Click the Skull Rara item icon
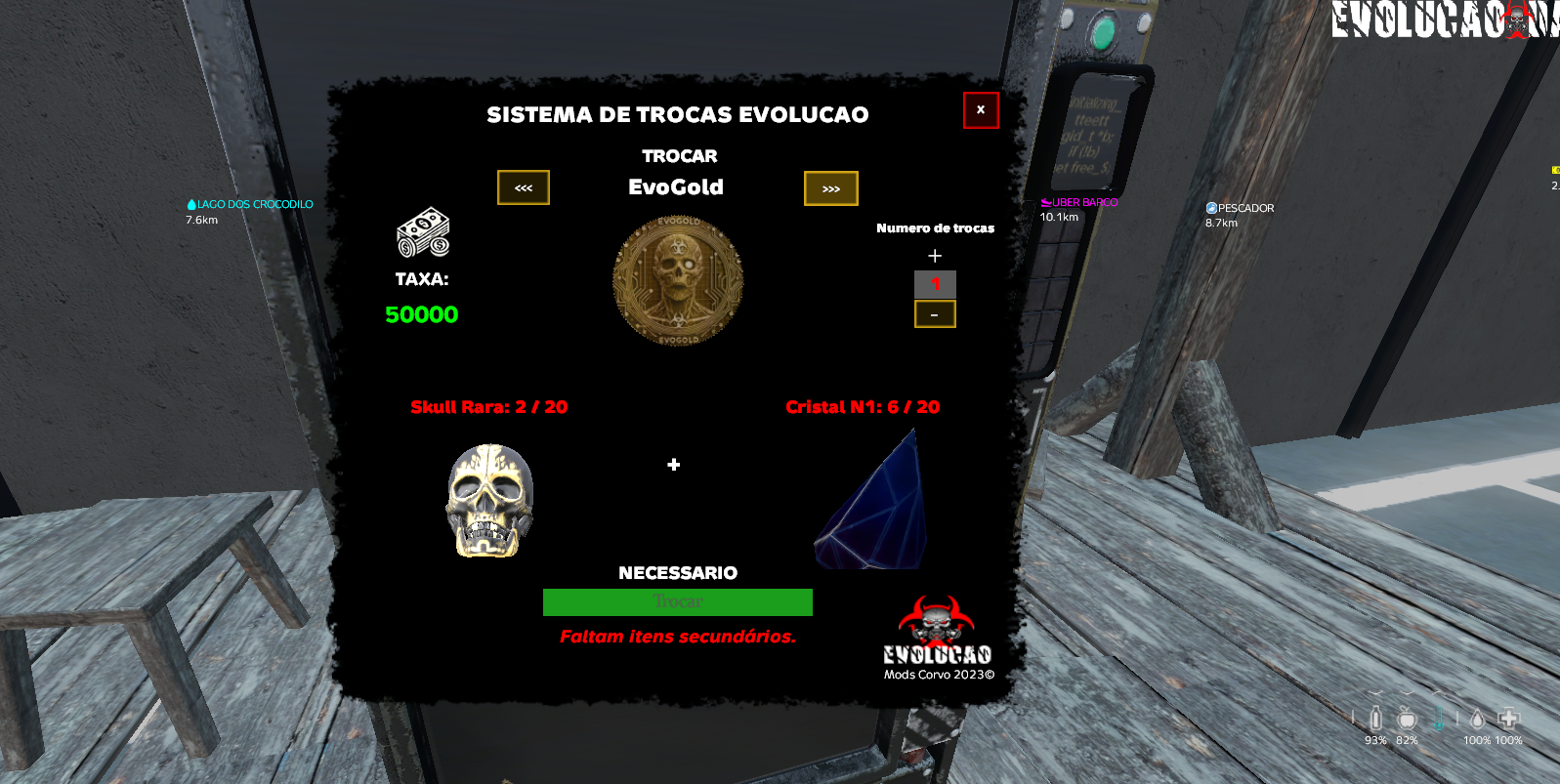Viewport: 1560px width, 784px height. (489, 500)
